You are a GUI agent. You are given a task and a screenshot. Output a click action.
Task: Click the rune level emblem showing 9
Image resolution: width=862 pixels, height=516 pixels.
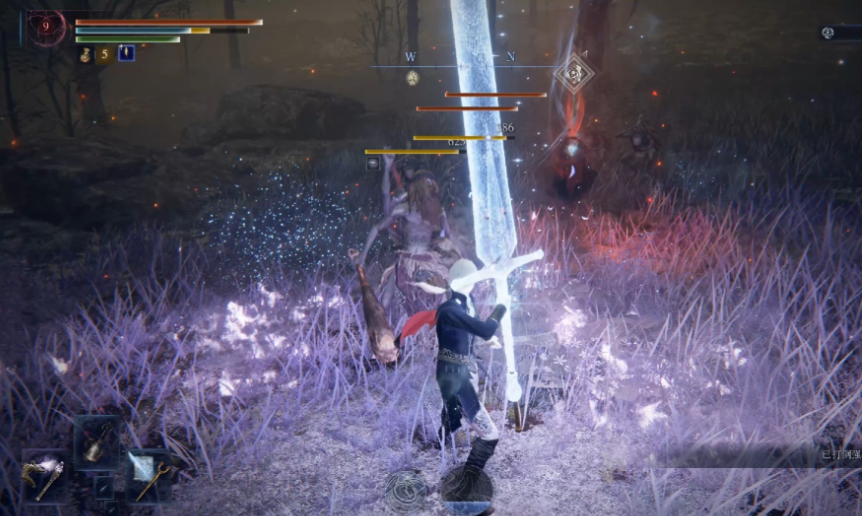click(46, 29)
